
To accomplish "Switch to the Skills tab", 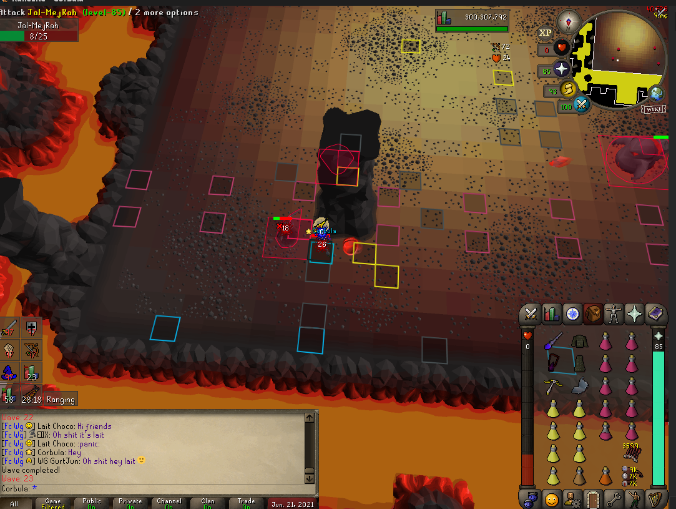I will click(x=550, y=314).
